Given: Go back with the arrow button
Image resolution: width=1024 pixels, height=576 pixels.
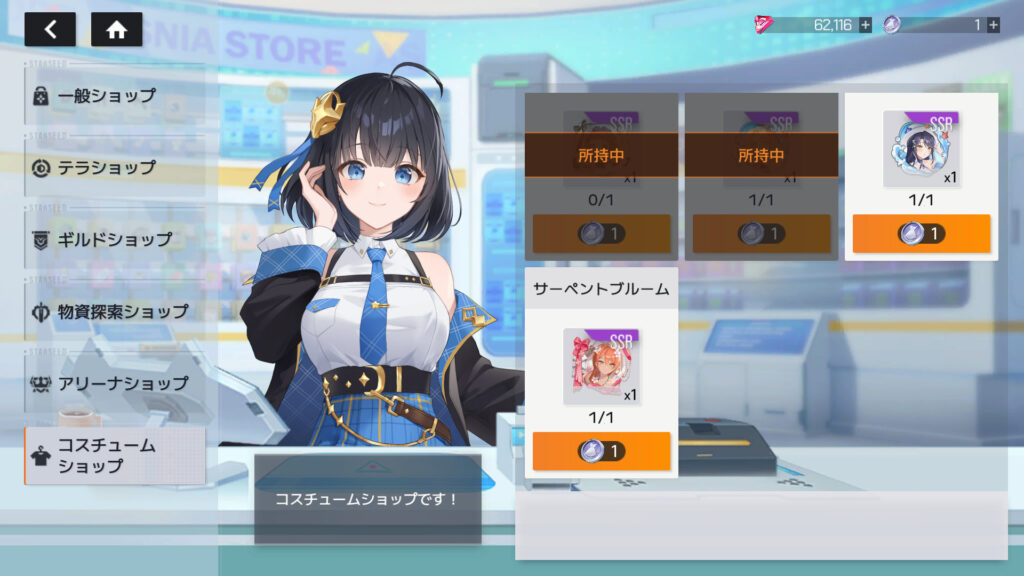Looking at the screenshot, I should [x=50, y=29].
